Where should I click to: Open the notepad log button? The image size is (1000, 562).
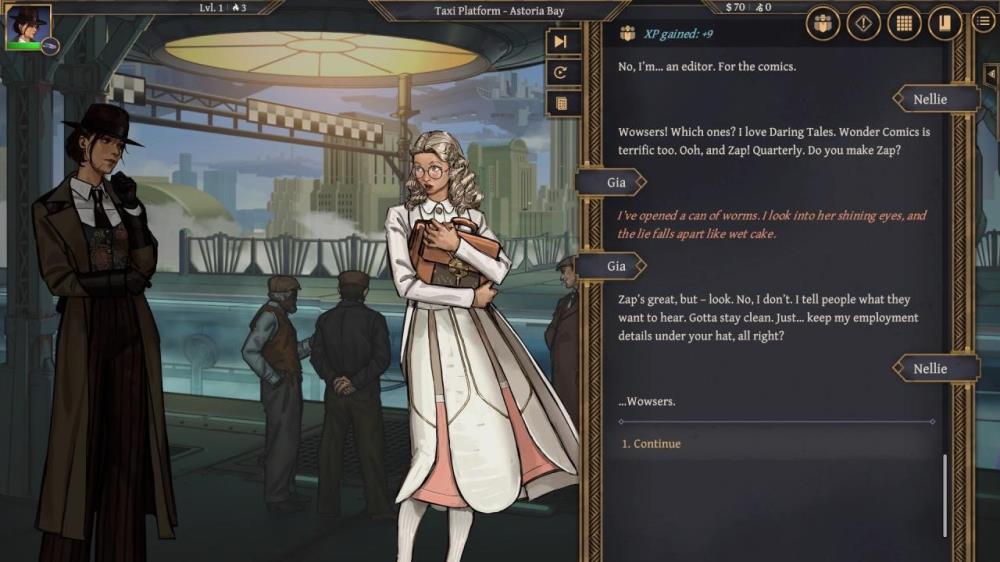561,103
